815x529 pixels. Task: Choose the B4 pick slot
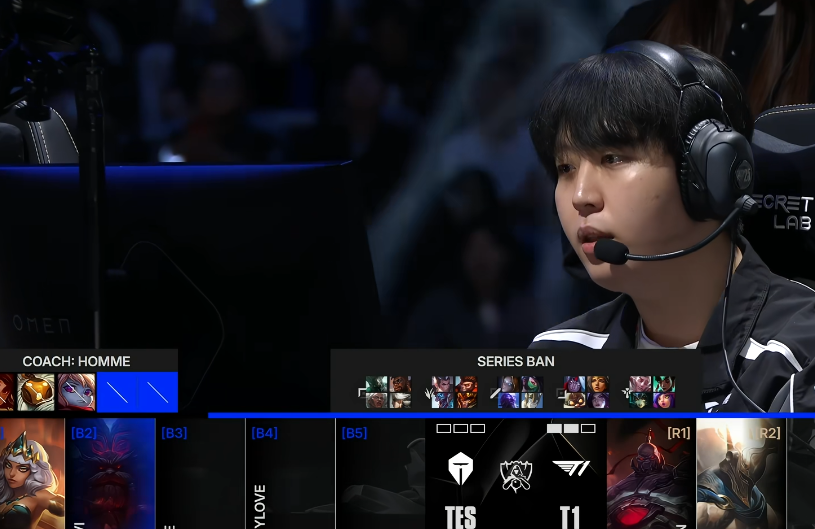pyautogui.click(x=290, y=474)
